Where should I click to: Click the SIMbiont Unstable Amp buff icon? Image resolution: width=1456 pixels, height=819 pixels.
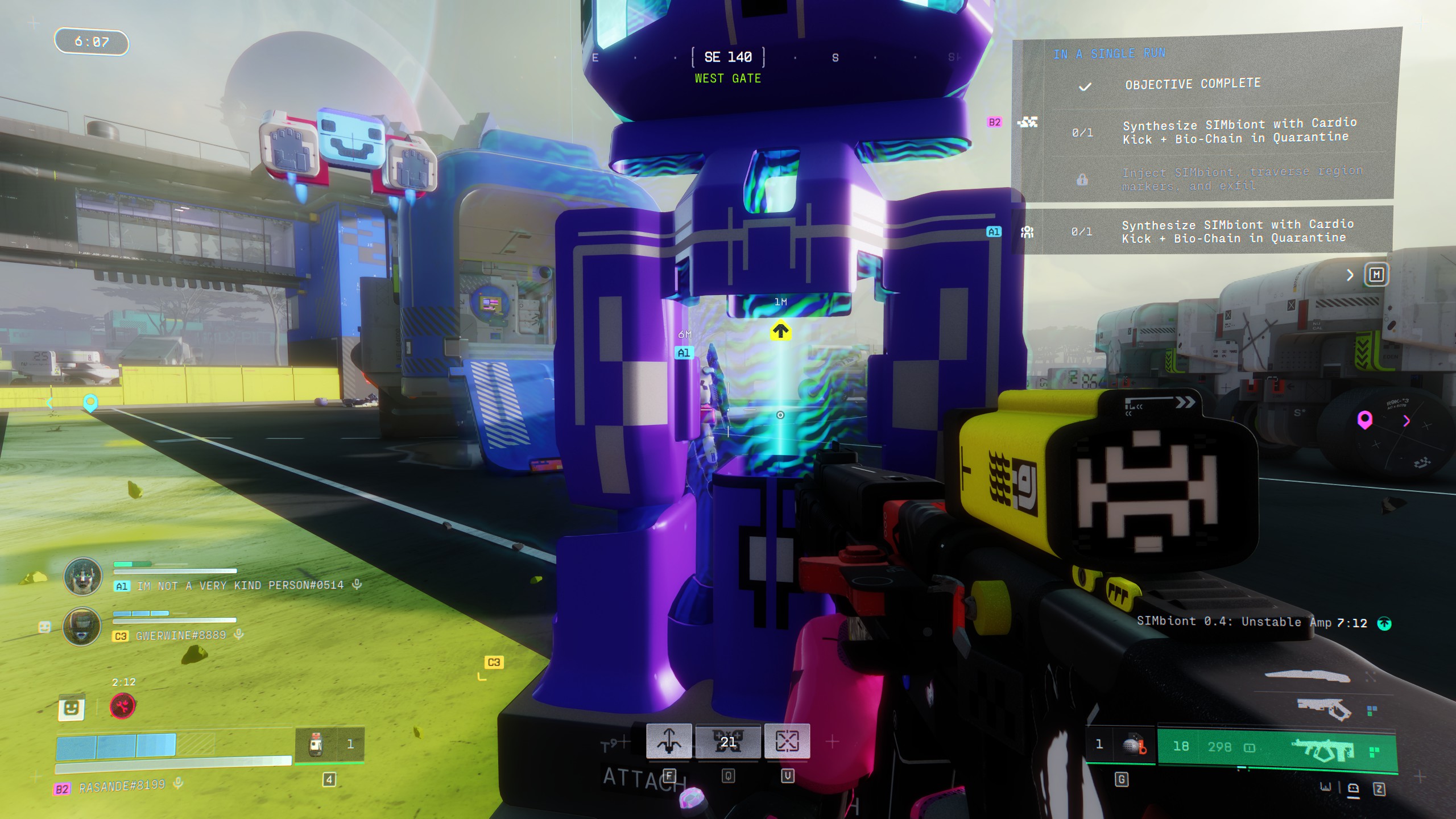[x=1384, y=623]
